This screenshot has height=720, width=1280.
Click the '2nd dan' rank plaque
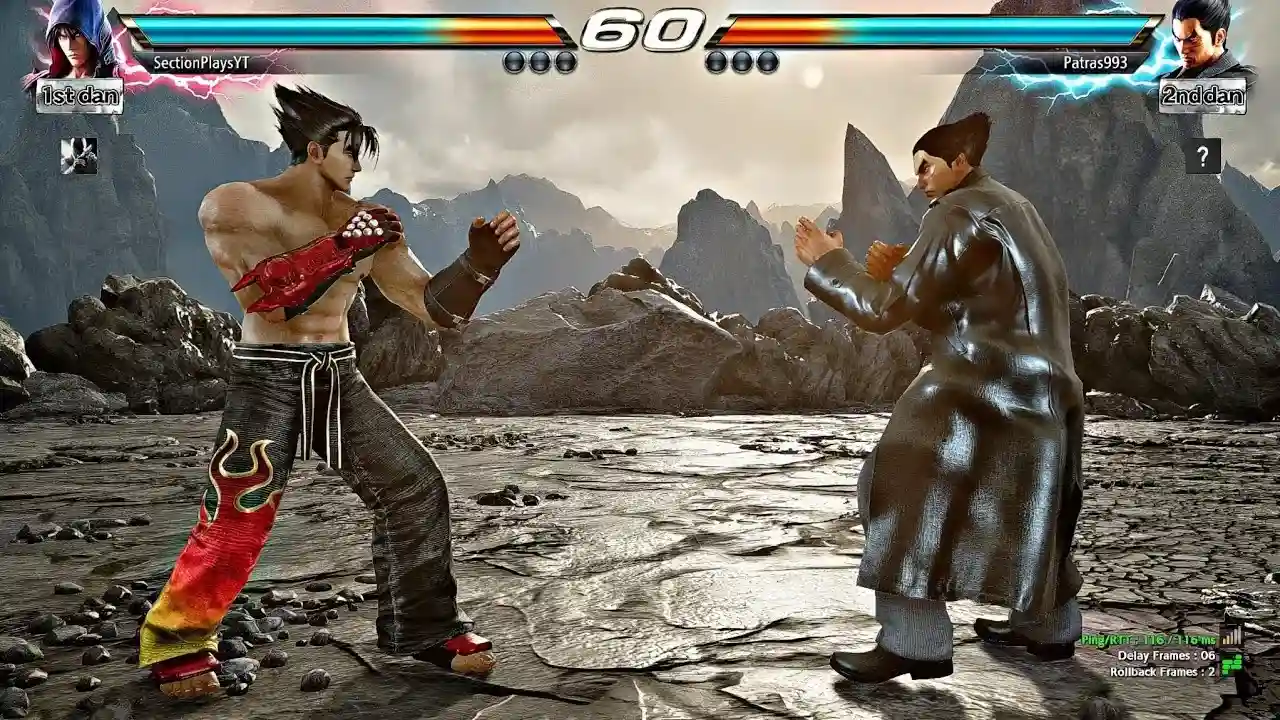tap(1202, 97)
